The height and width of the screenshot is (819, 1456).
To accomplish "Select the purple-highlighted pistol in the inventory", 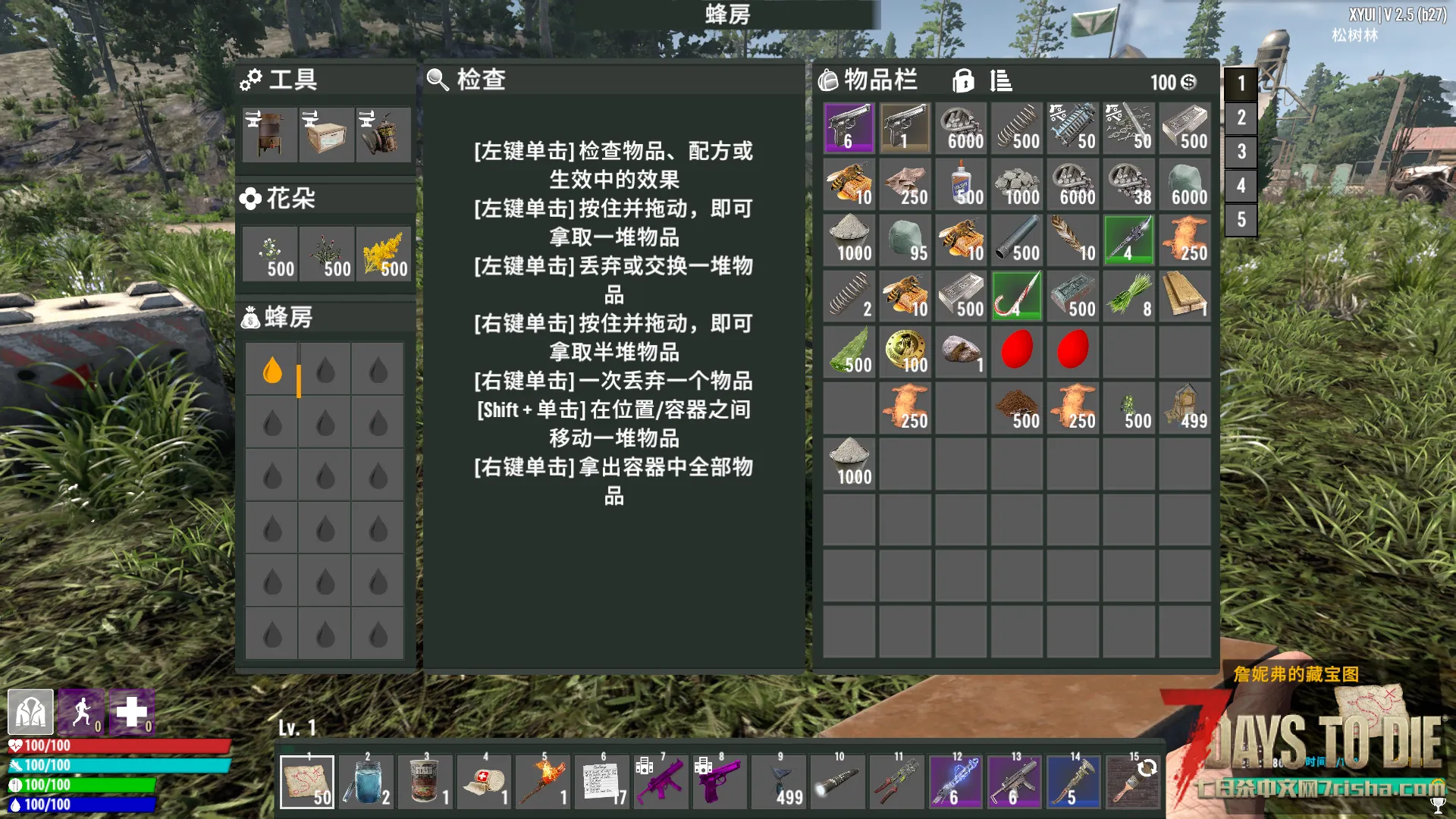I will click(849, 128).
